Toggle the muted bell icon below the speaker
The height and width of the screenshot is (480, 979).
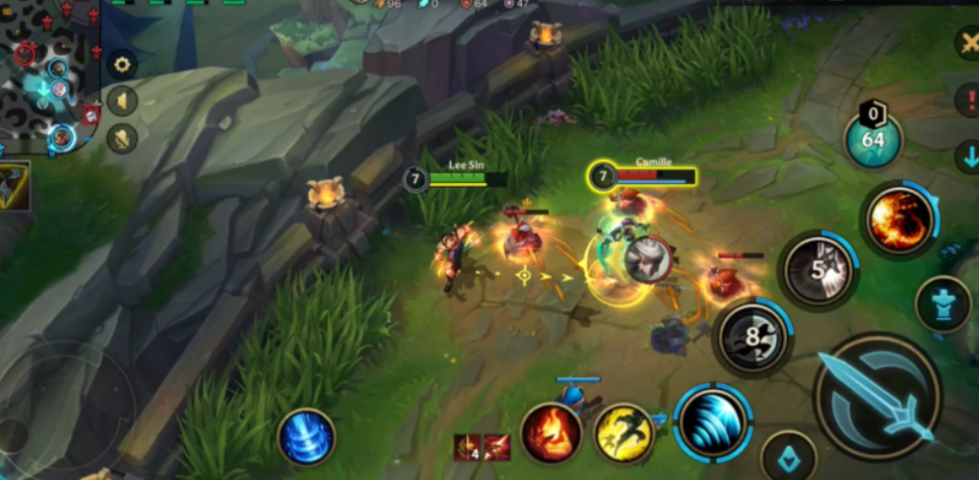pos(122,137)
